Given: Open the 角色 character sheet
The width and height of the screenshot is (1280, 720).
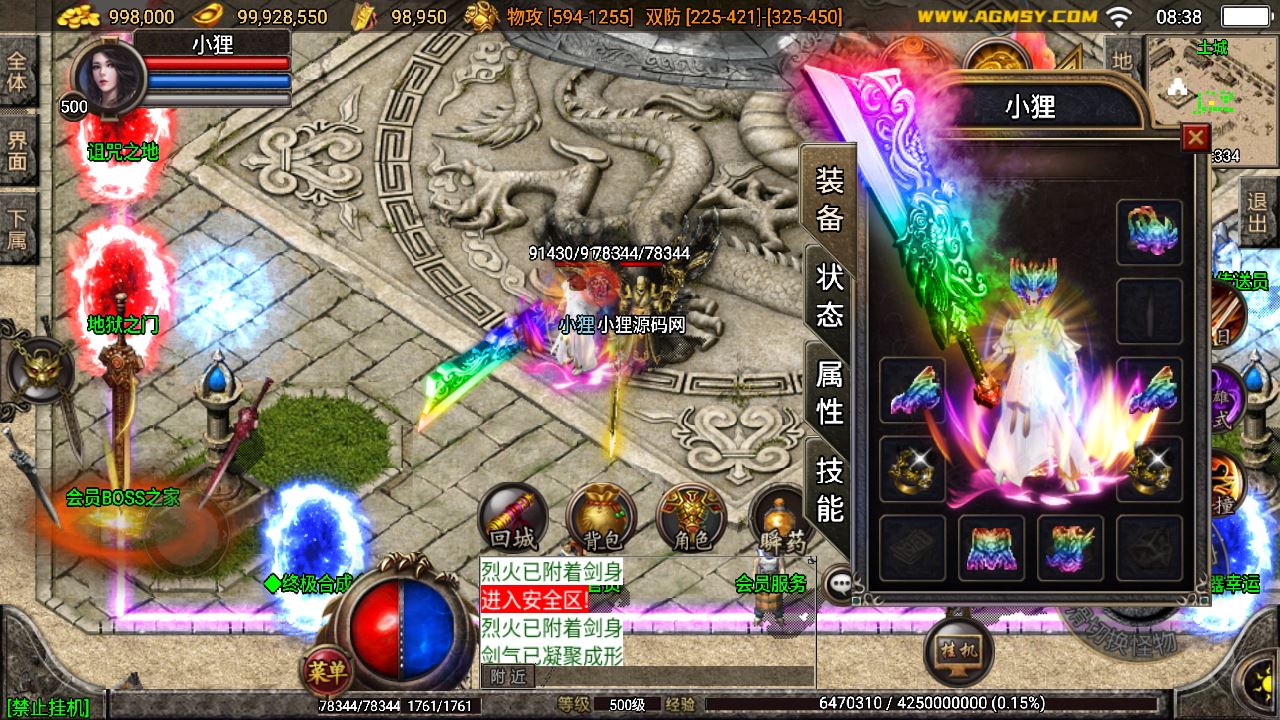Looking at the screenshot, I should pos(691,518).
